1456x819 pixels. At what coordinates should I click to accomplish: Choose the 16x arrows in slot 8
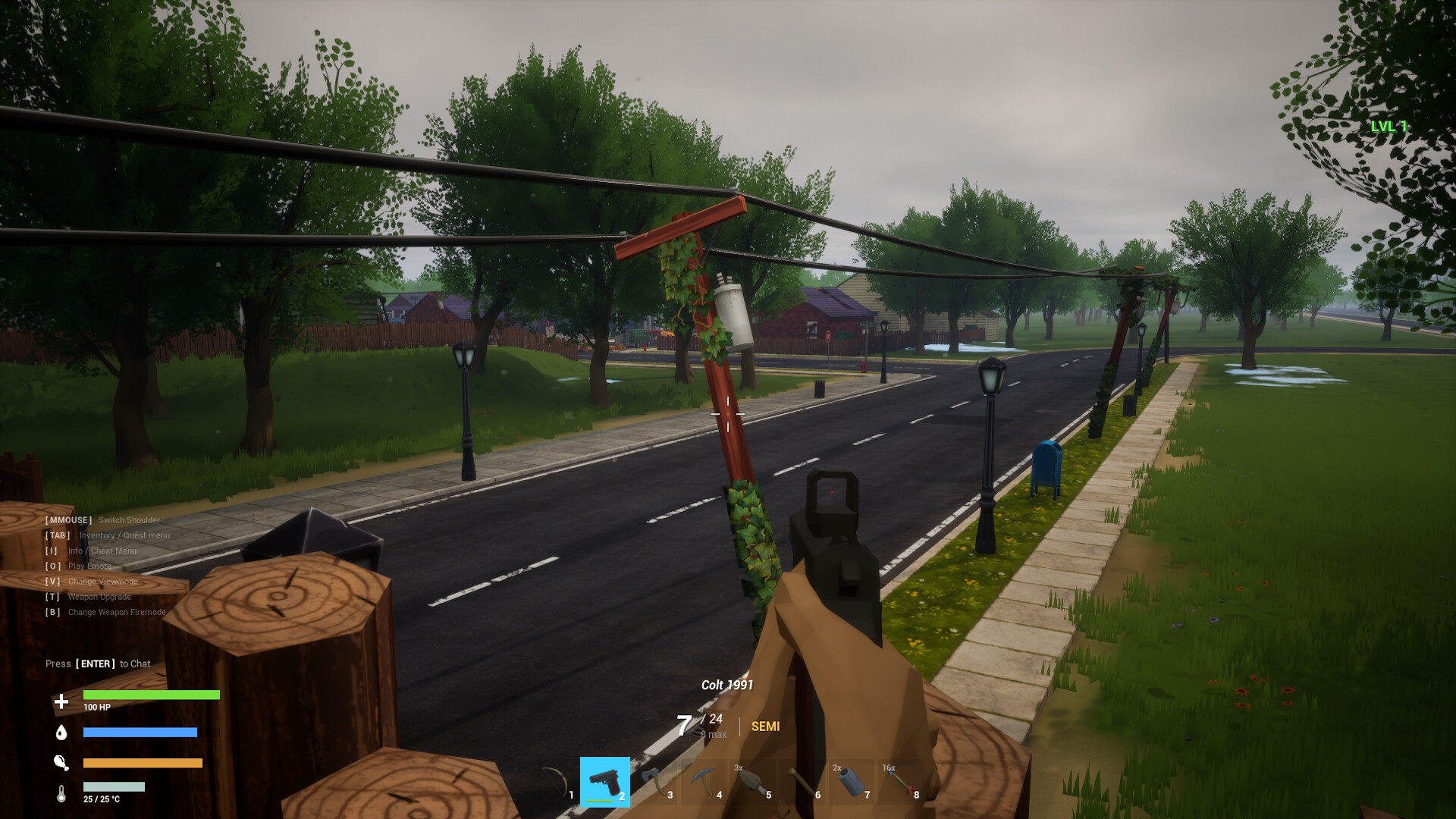[x=899, y=781]
